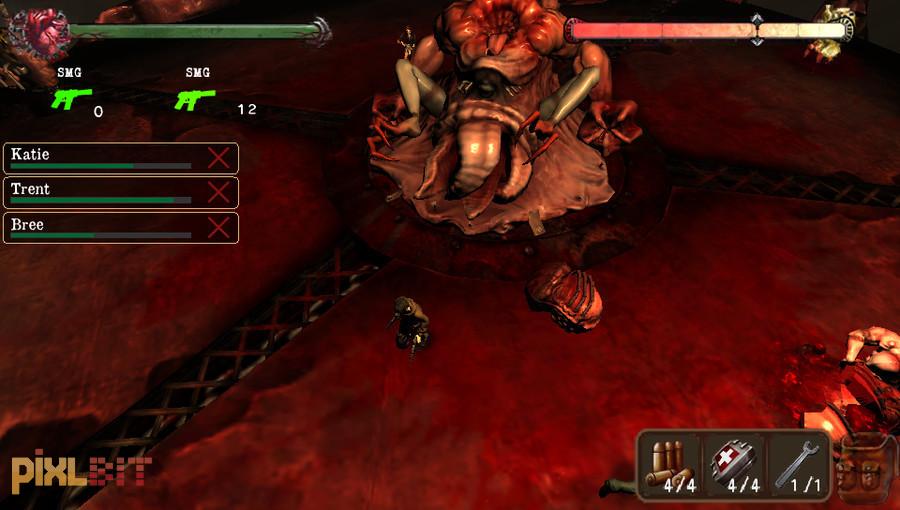Select the wrench tool slot

click(x=797, y=464)
